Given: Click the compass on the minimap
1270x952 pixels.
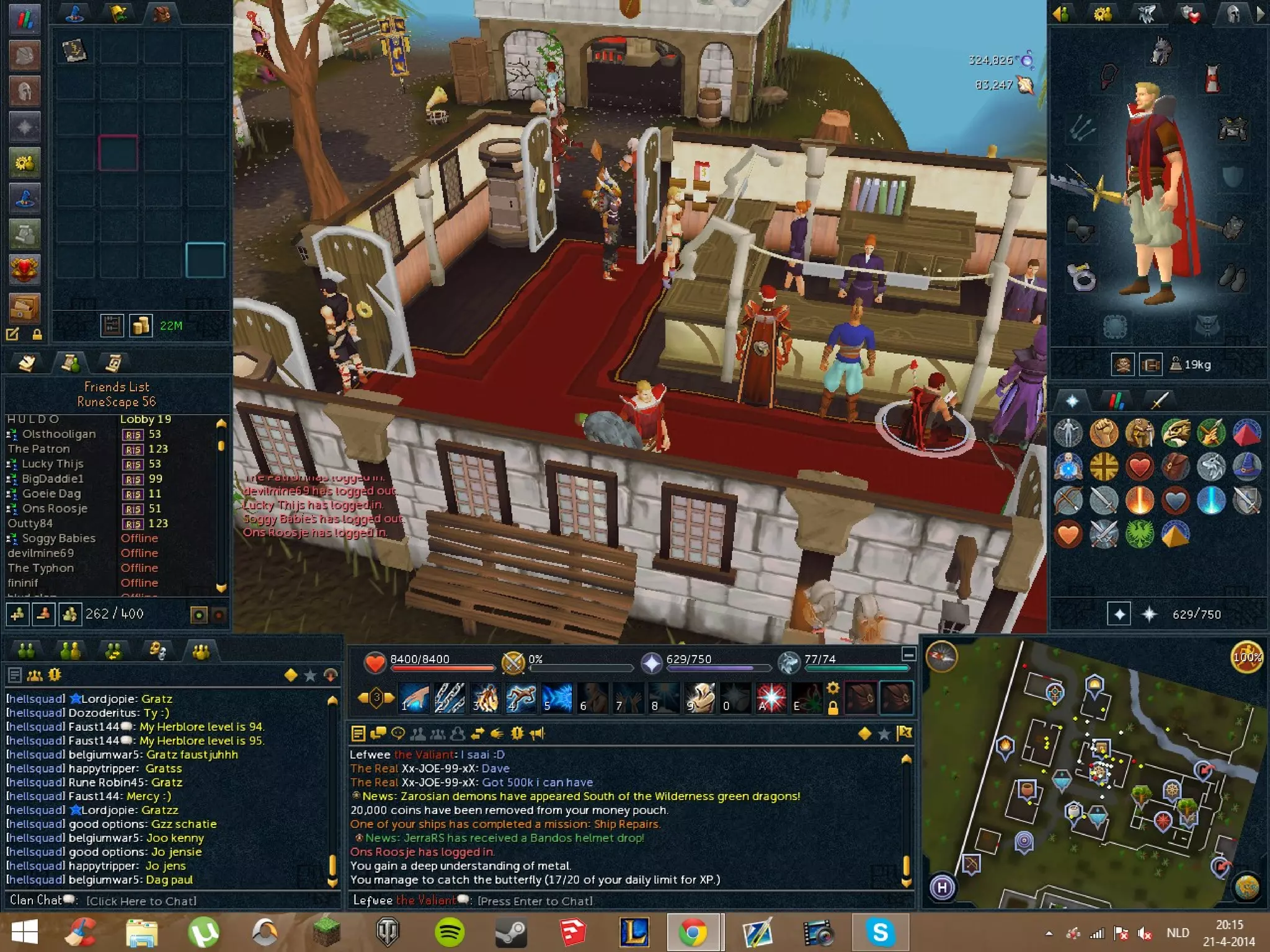Looking at the screenshot, I should coord(941,656).
